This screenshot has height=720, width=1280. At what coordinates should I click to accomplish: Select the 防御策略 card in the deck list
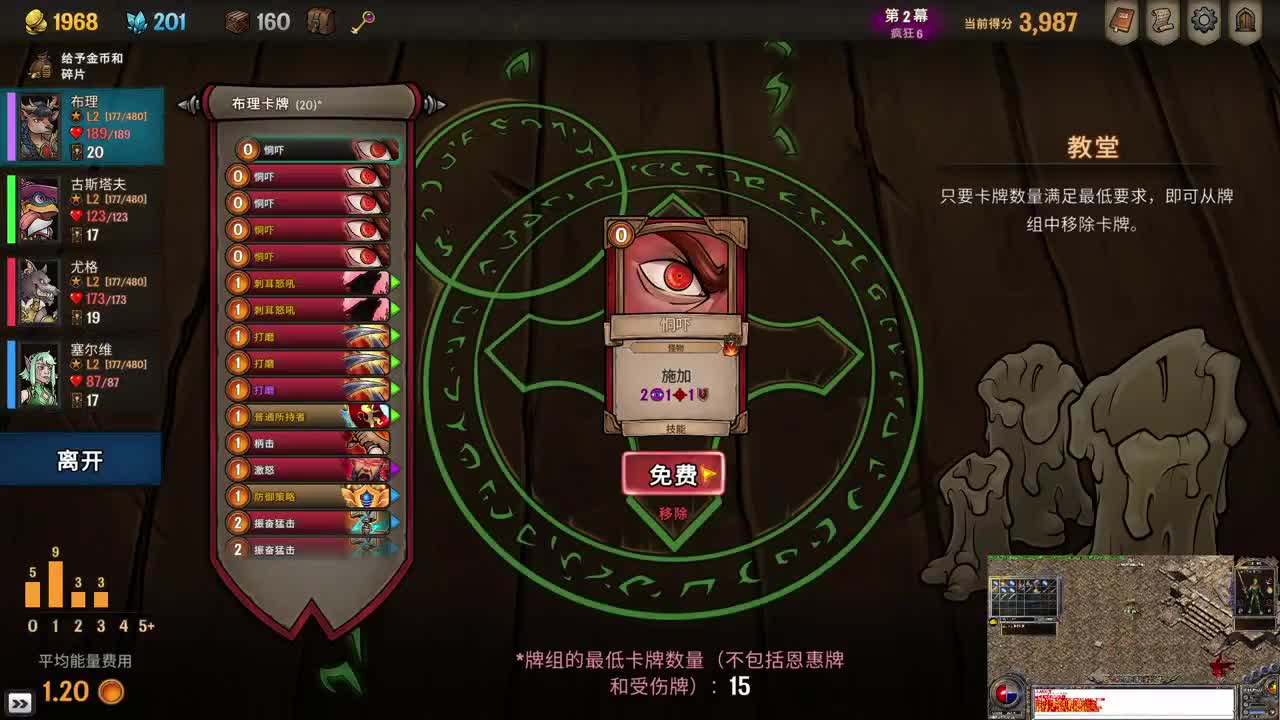(x=310, y=495)
